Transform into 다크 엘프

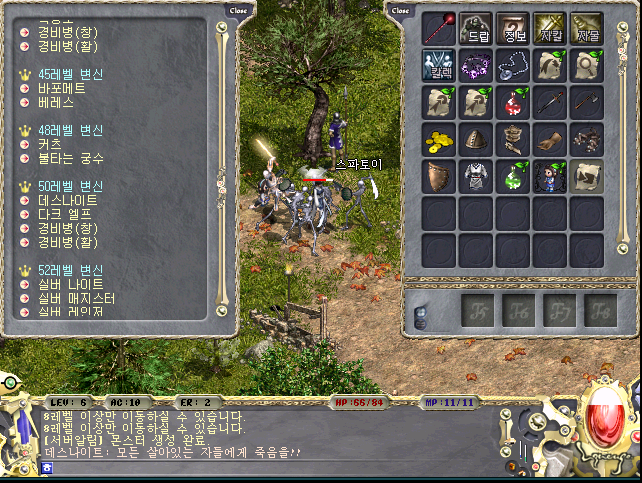pyautogui.click(x=62, y=214)
